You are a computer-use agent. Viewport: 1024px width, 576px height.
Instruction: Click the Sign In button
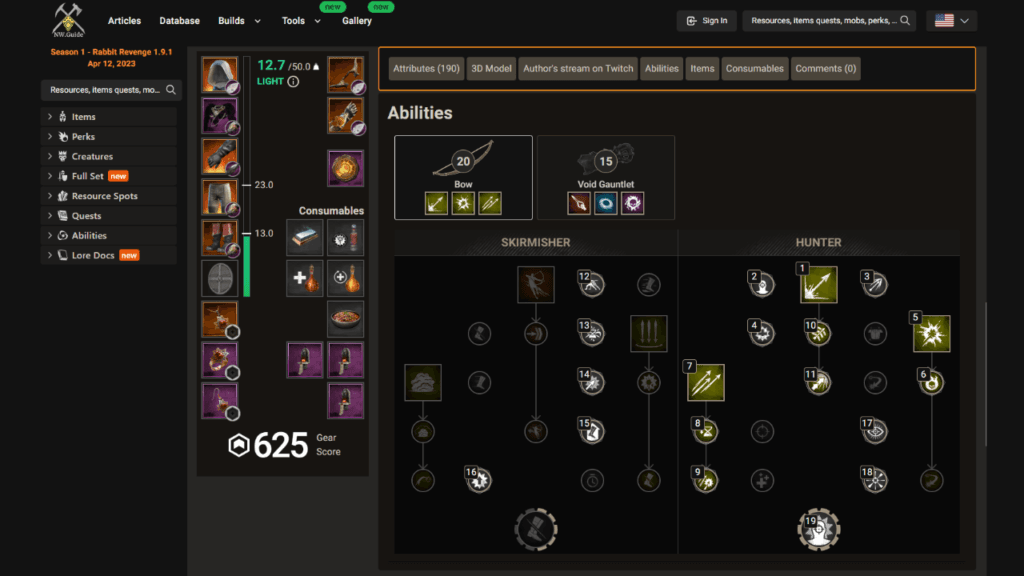click(x=706, y=20)
